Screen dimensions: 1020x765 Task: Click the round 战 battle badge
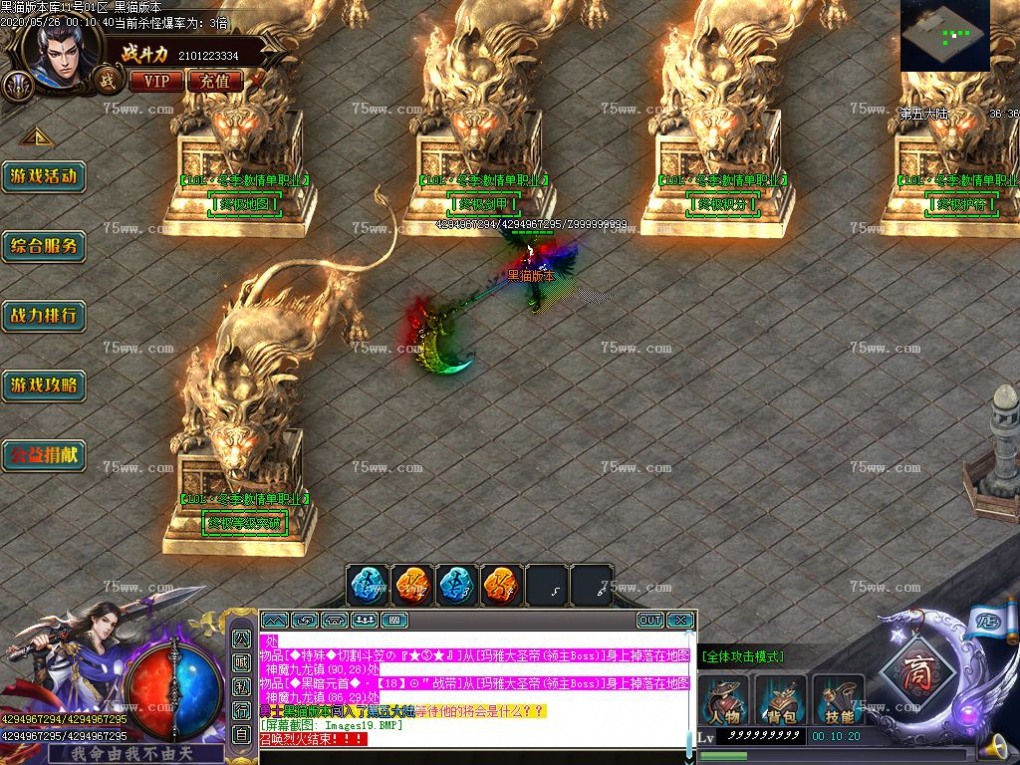point(106,78)
